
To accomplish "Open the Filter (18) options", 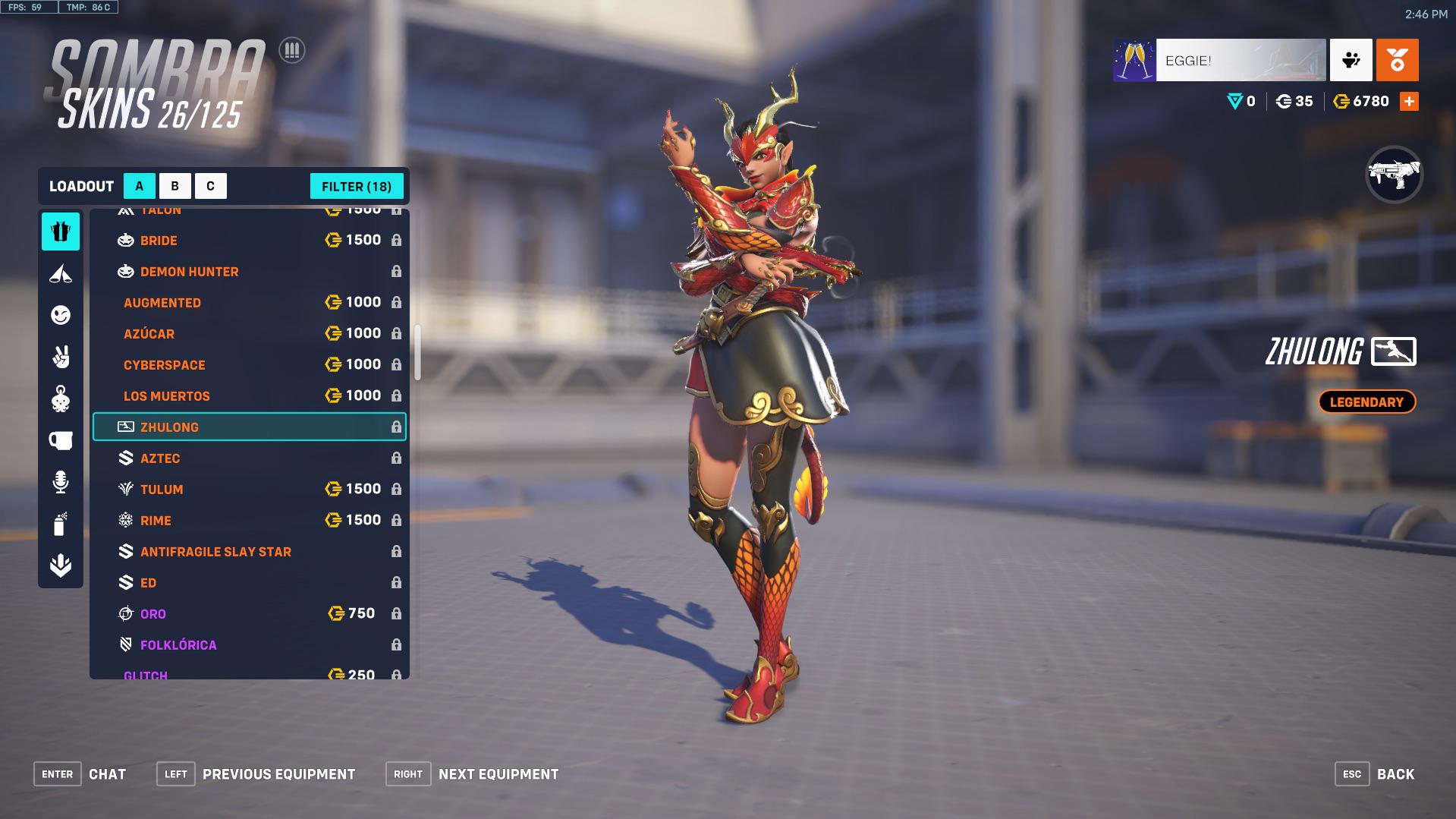I will (357, 186).
